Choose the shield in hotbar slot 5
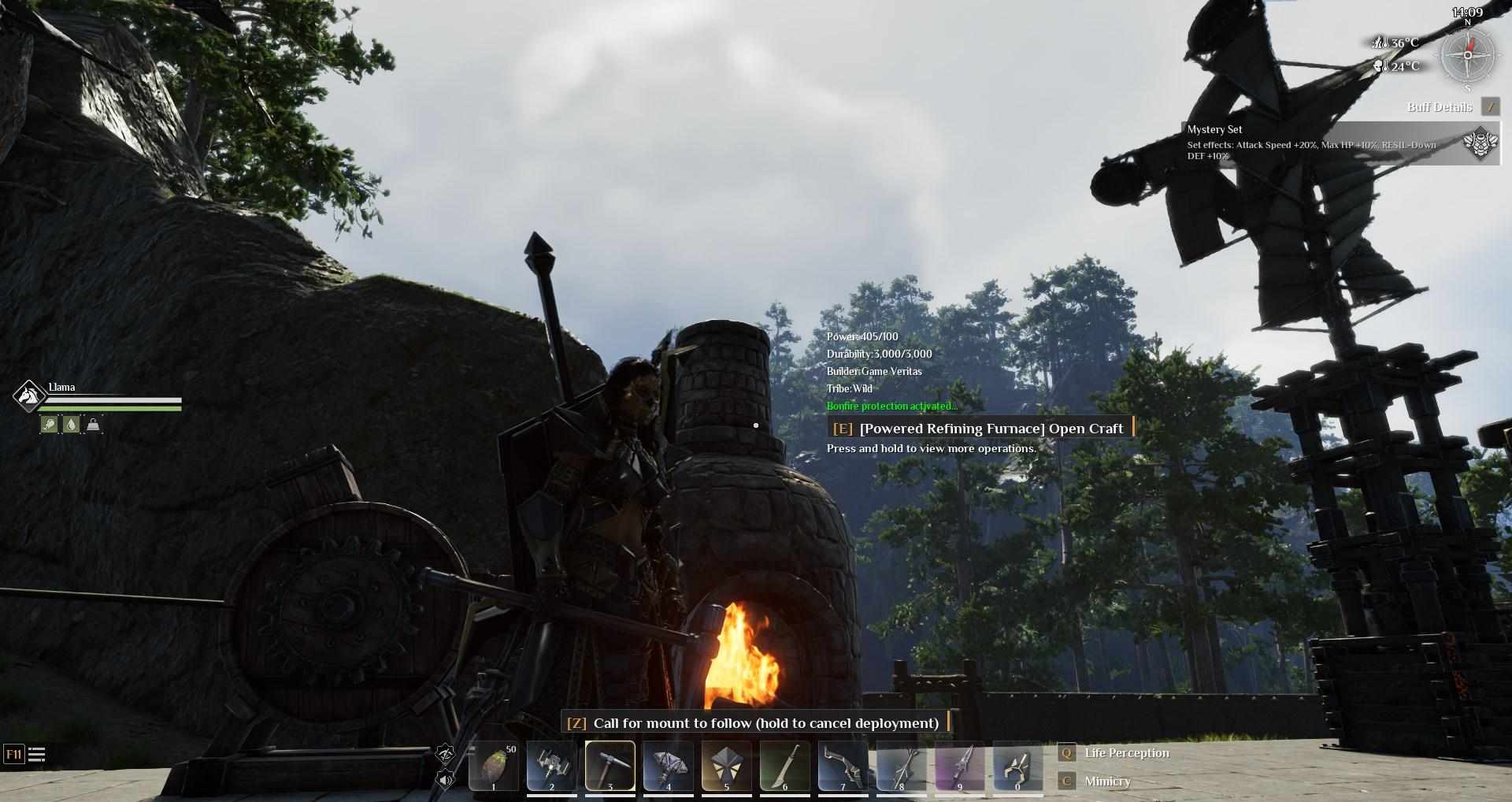 [x=726, y=765]
